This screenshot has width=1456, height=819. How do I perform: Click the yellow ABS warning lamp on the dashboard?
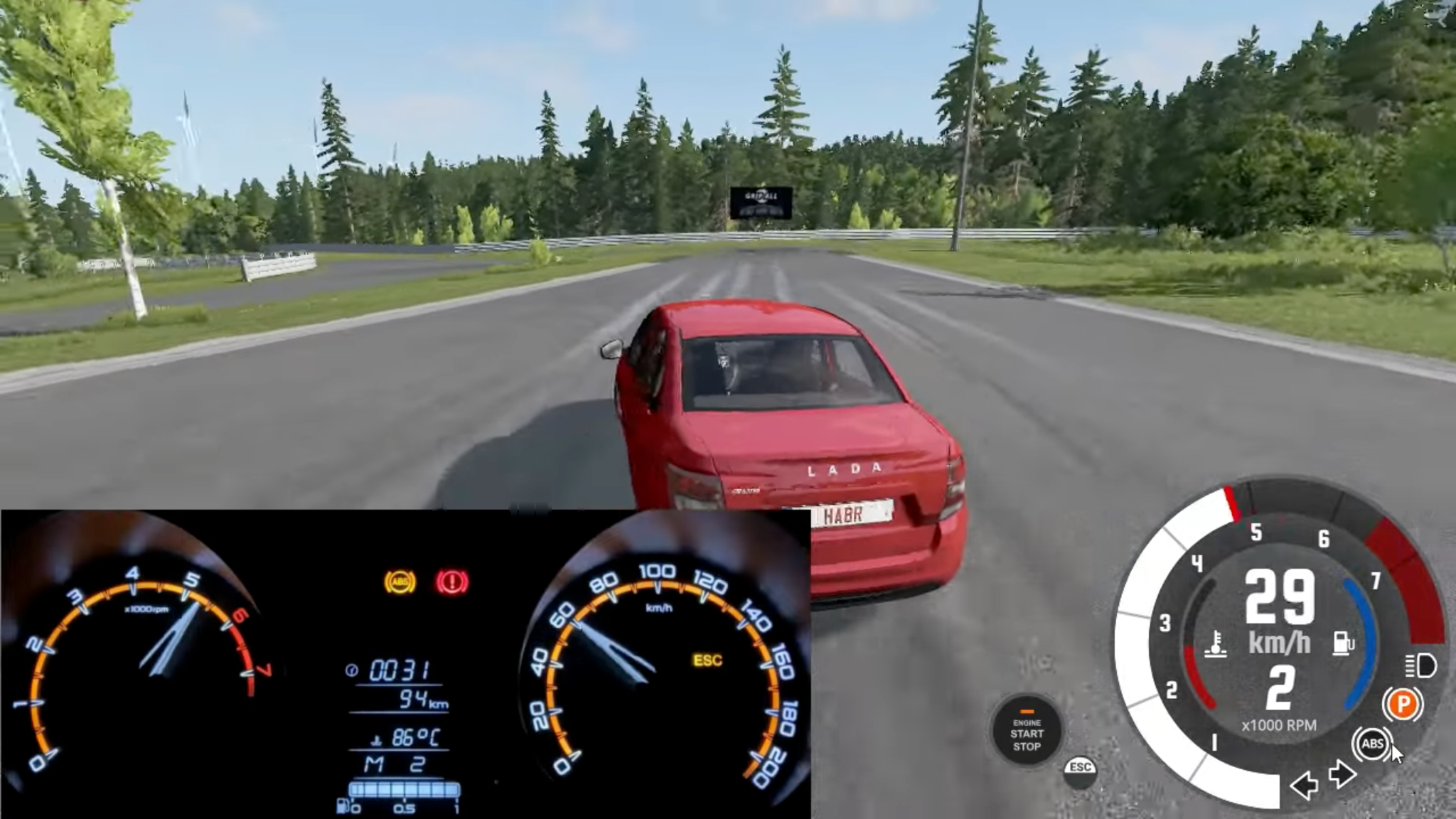pyautogui.click(x=400, y=583)
